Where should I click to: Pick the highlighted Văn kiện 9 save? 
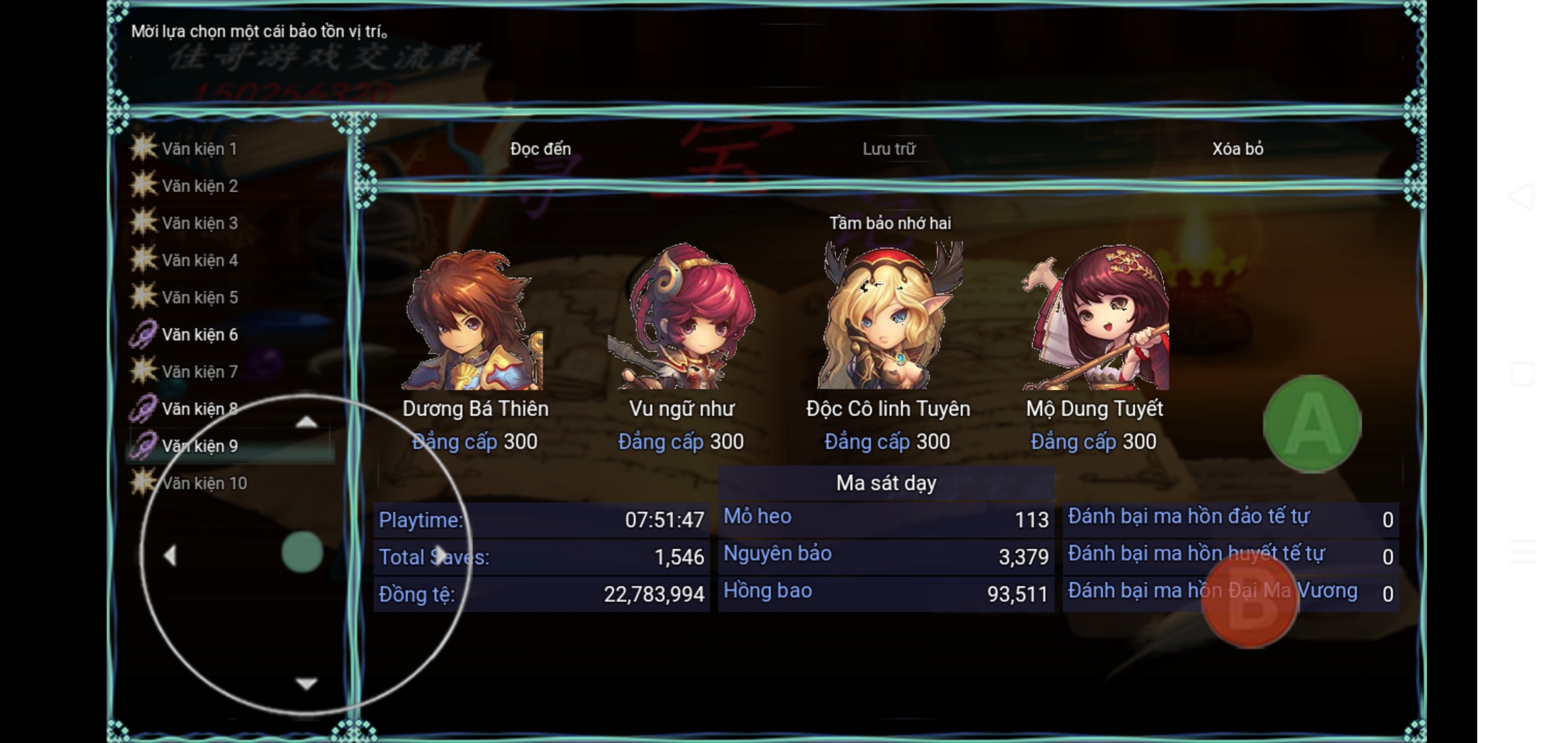coord(199,446)
